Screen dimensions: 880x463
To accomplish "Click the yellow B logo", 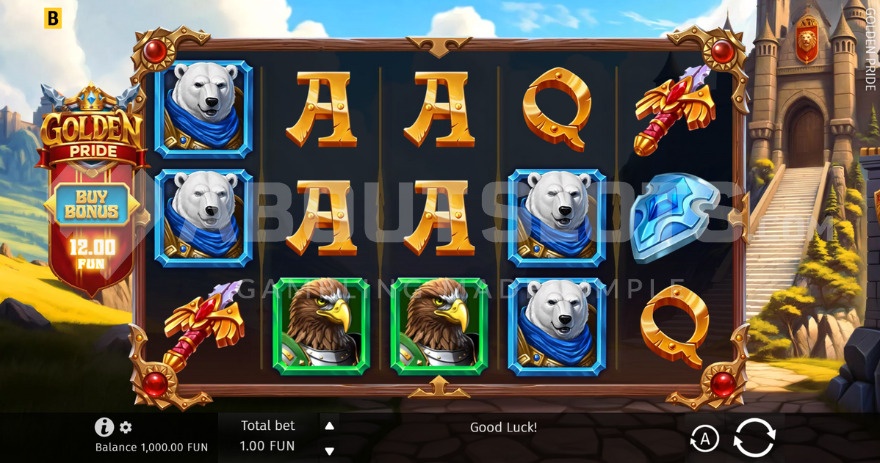I will pyautogui.click(x=53, y=18).
